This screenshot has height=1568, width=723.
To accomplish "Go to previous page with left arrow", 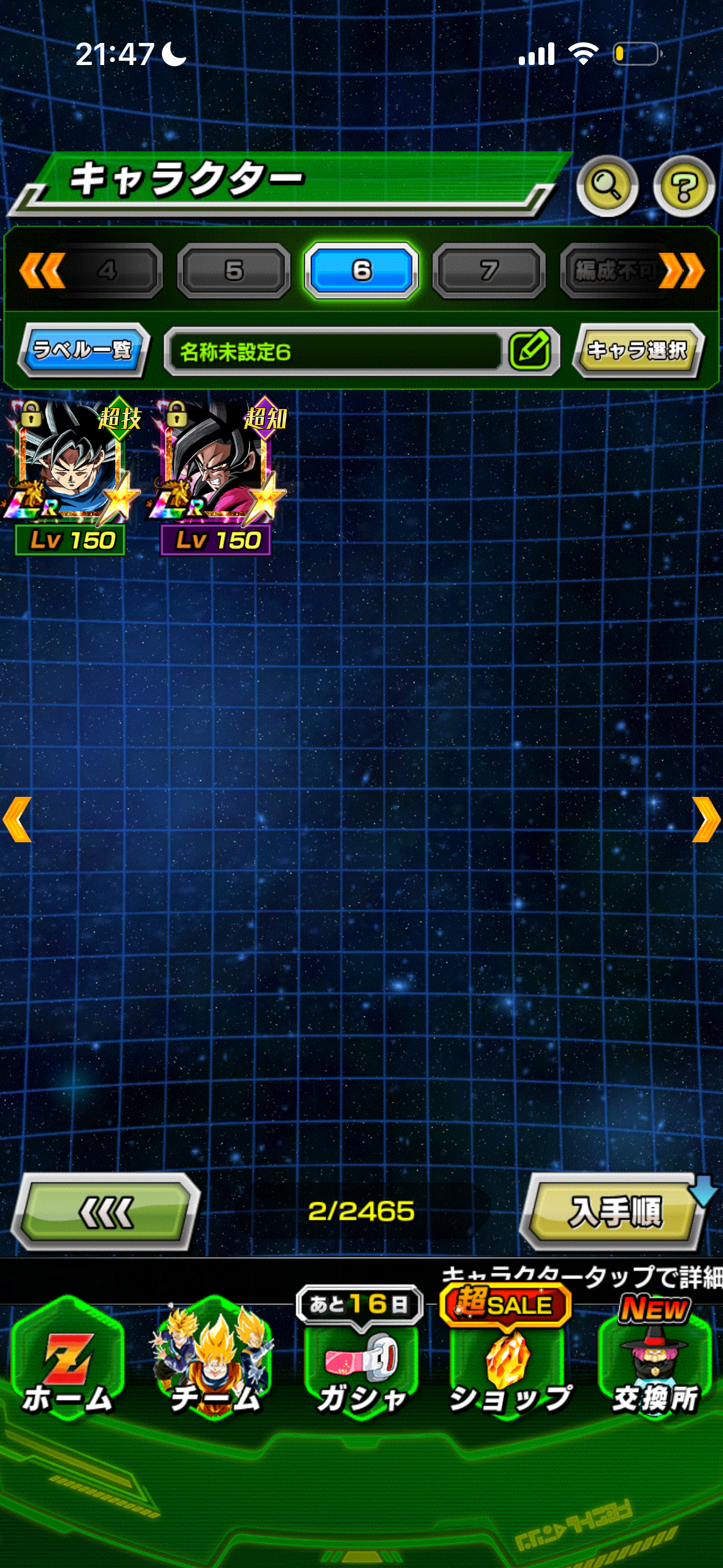I will click(17, 820).
